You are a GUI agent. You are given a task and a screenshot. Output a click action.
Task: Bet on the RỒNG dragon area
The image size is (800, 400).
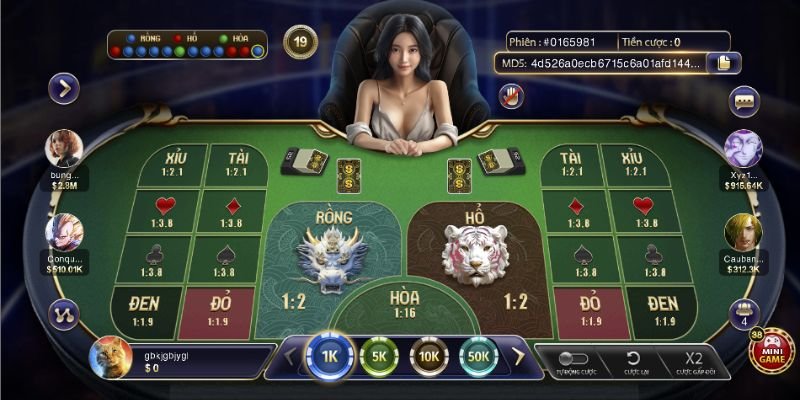325,260
